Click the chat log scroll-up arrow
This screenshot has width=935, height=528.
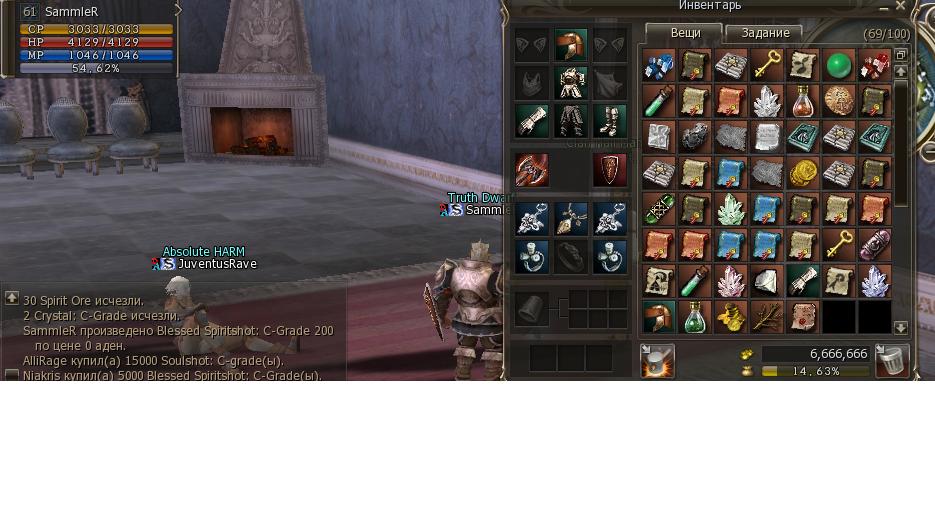12,298
